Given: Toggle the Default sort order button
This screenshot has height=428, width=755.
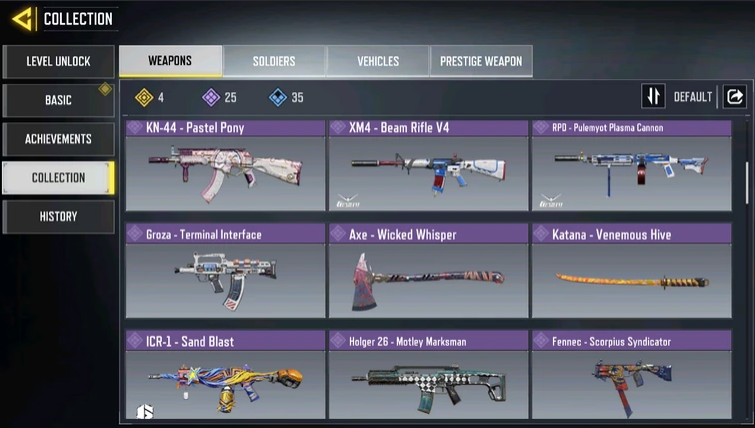Looking at the screenshot, I should (x=654, y=97).
